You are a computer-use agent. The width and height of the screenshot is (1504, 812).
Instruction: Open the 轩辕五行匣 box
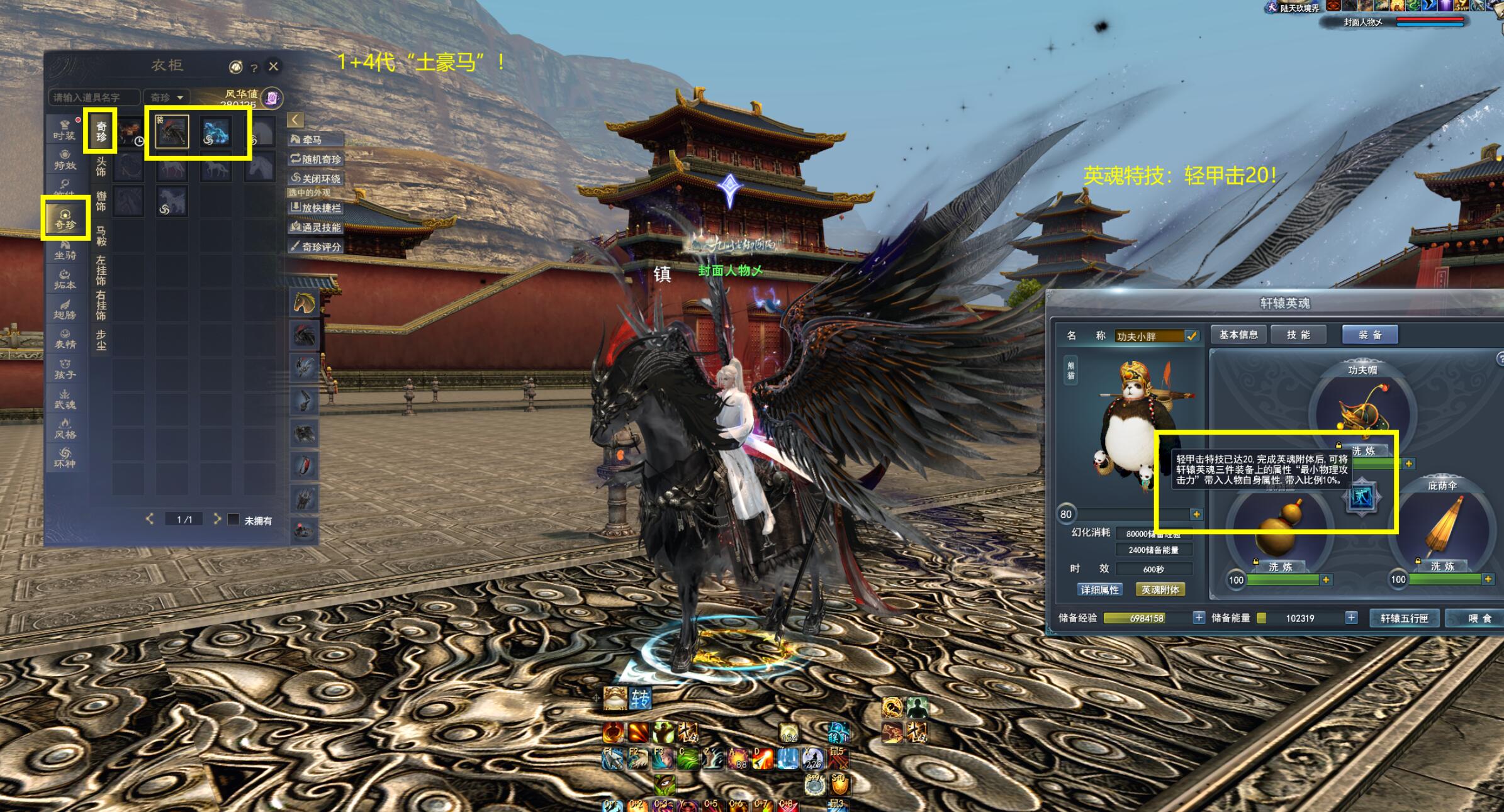point(1404,618)
